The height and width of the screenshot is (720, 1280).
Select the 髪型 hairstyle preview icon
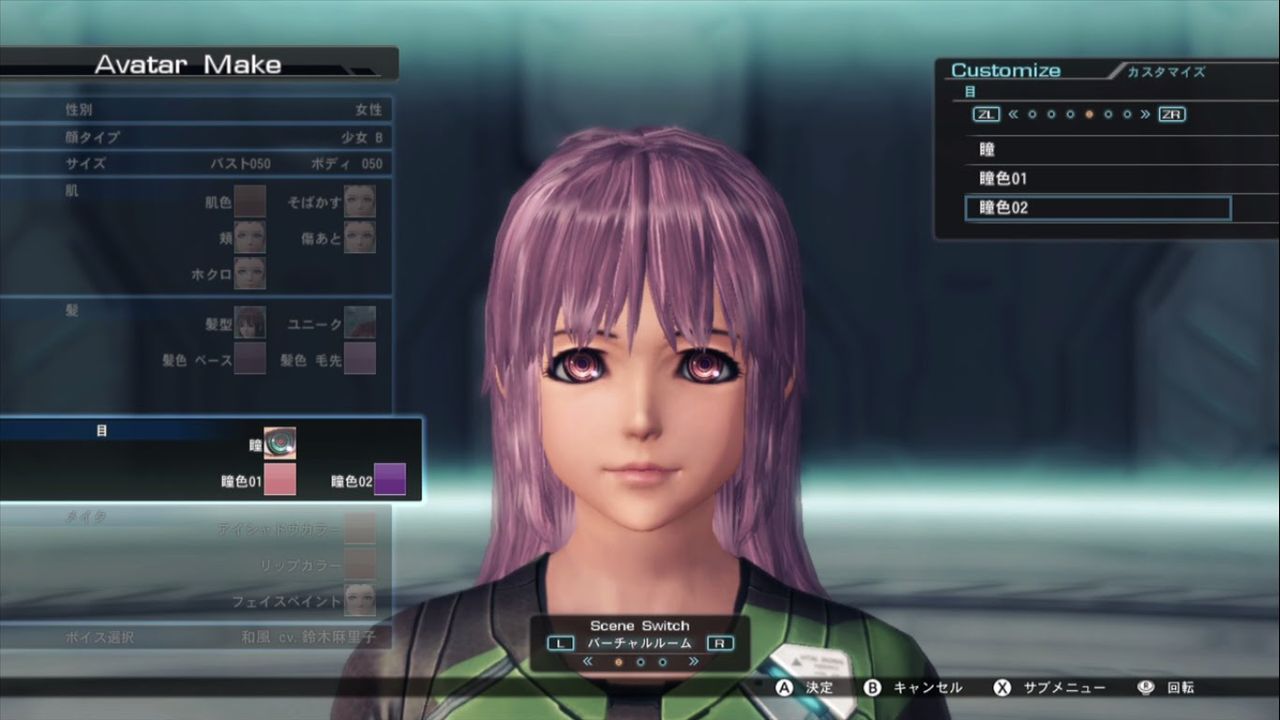pos(248,322)
